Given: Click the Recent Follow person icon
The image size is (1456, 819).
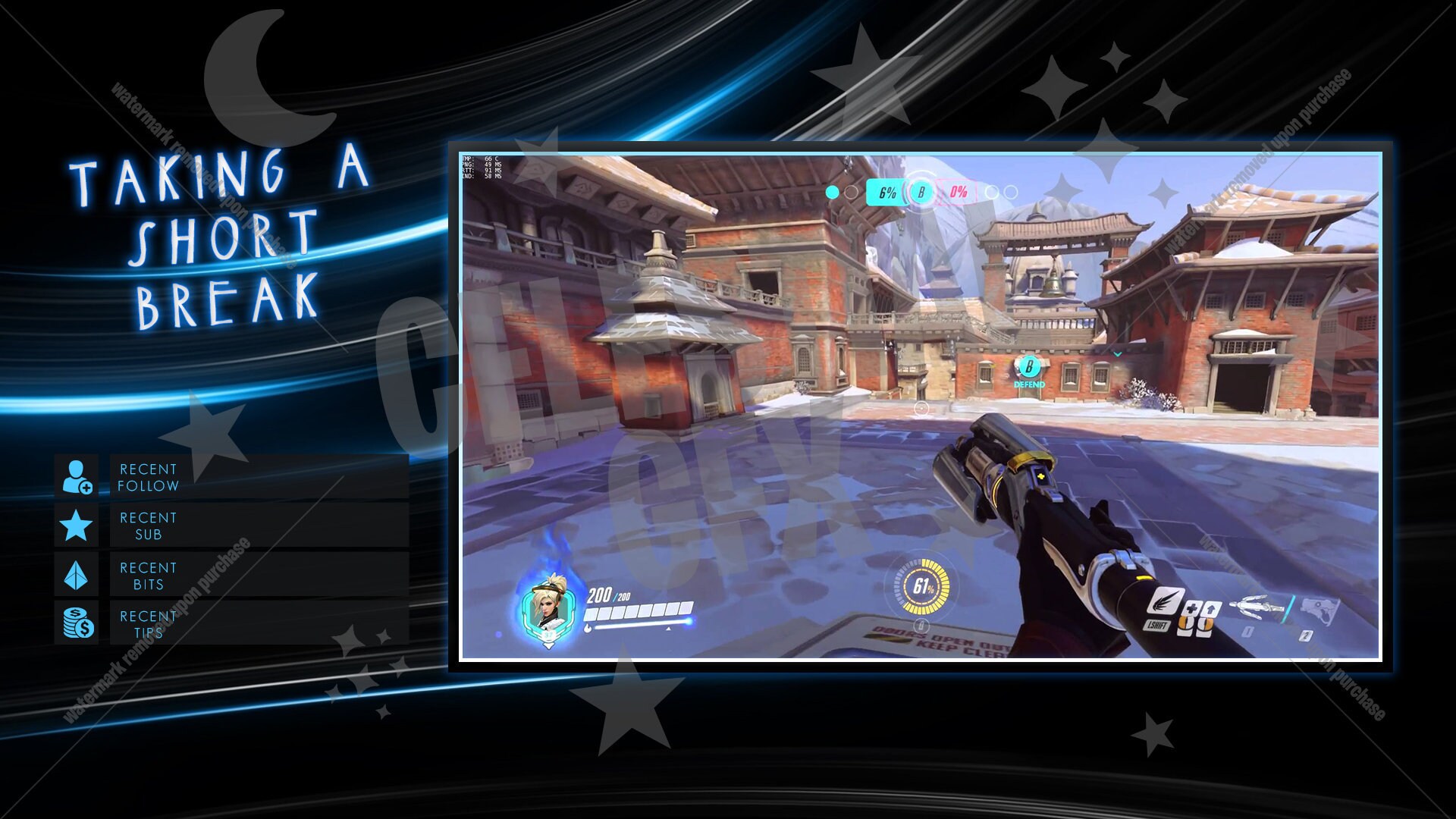Looking at the screenshot, I should [x=77, y=477].
